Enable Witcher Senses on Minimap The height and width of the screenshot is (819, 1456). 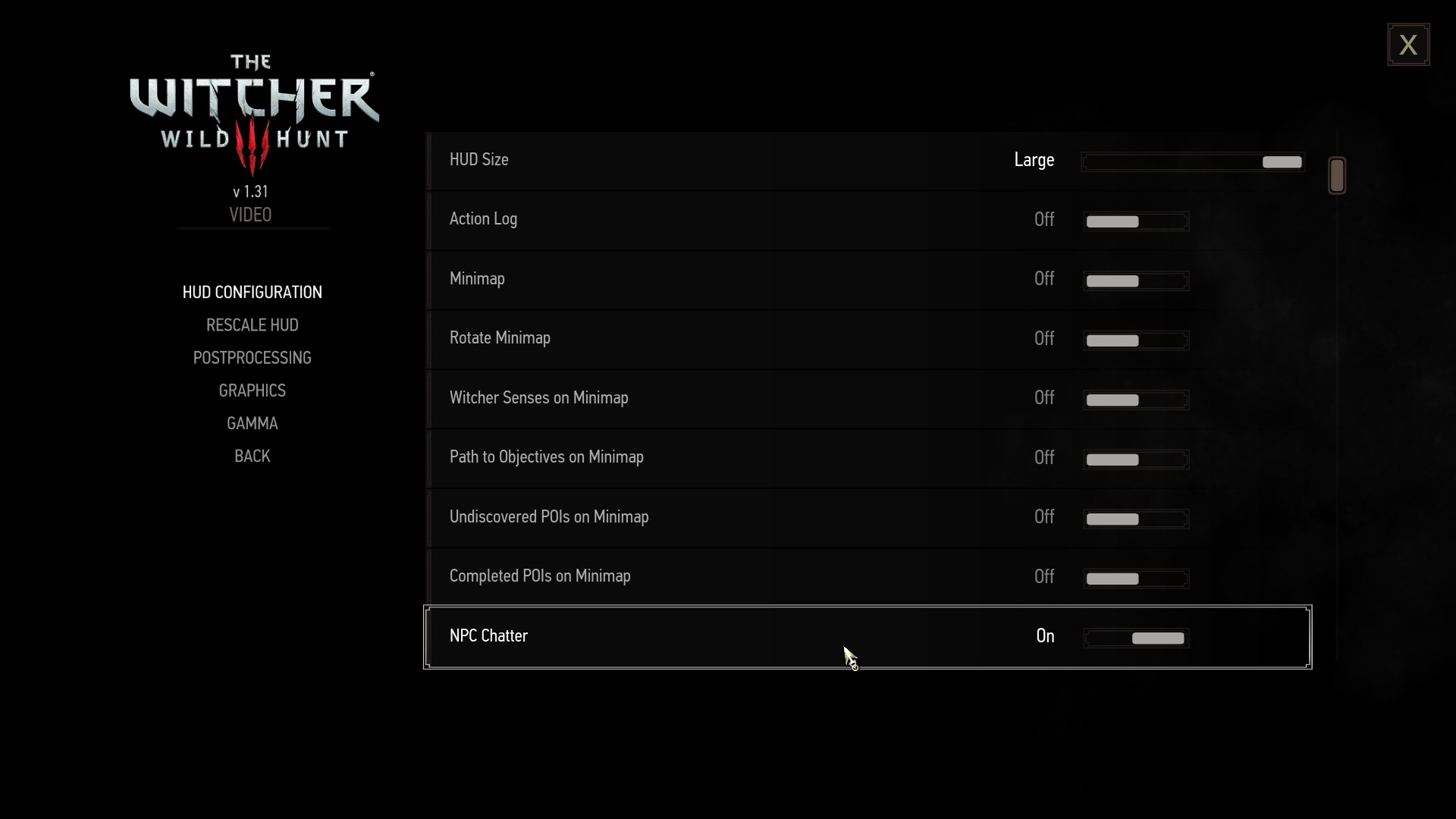click(1135, 400)
